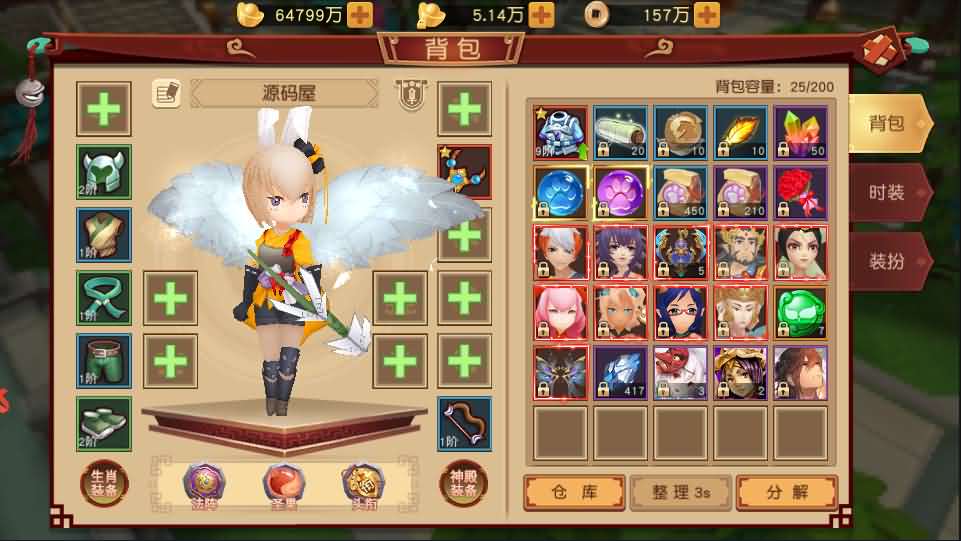Click the 分解 decompose button
This screenshot has width=961, height=541.
(786, 492)
